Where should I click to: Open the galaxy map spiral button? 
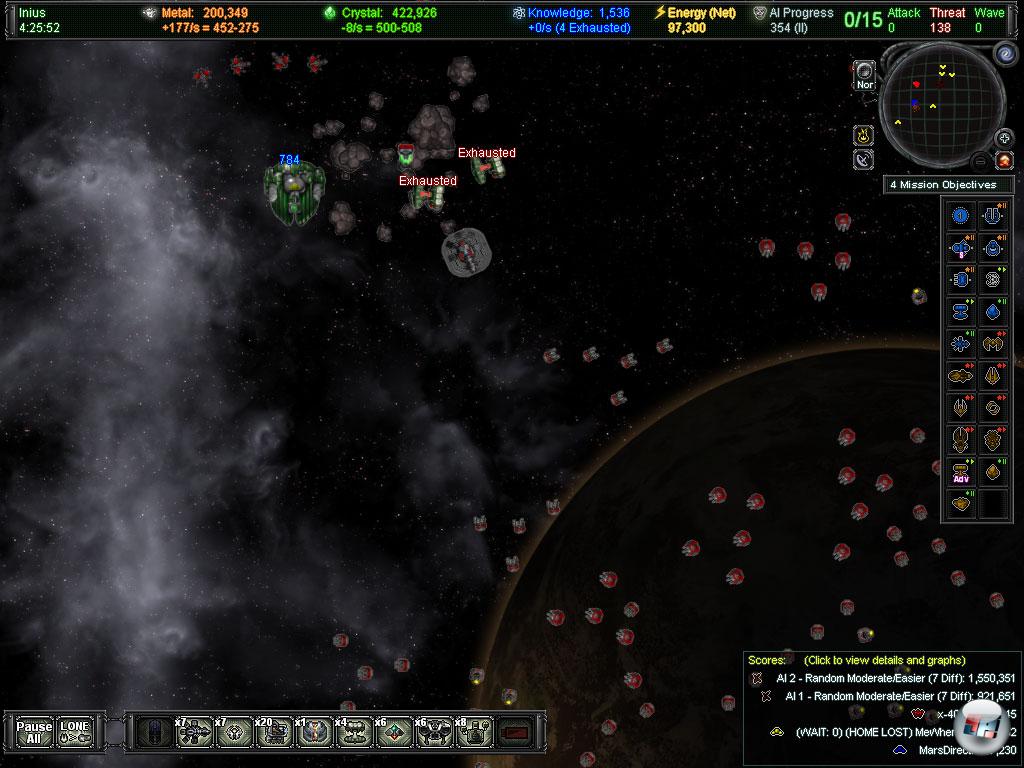click(x=1004, y=52)
